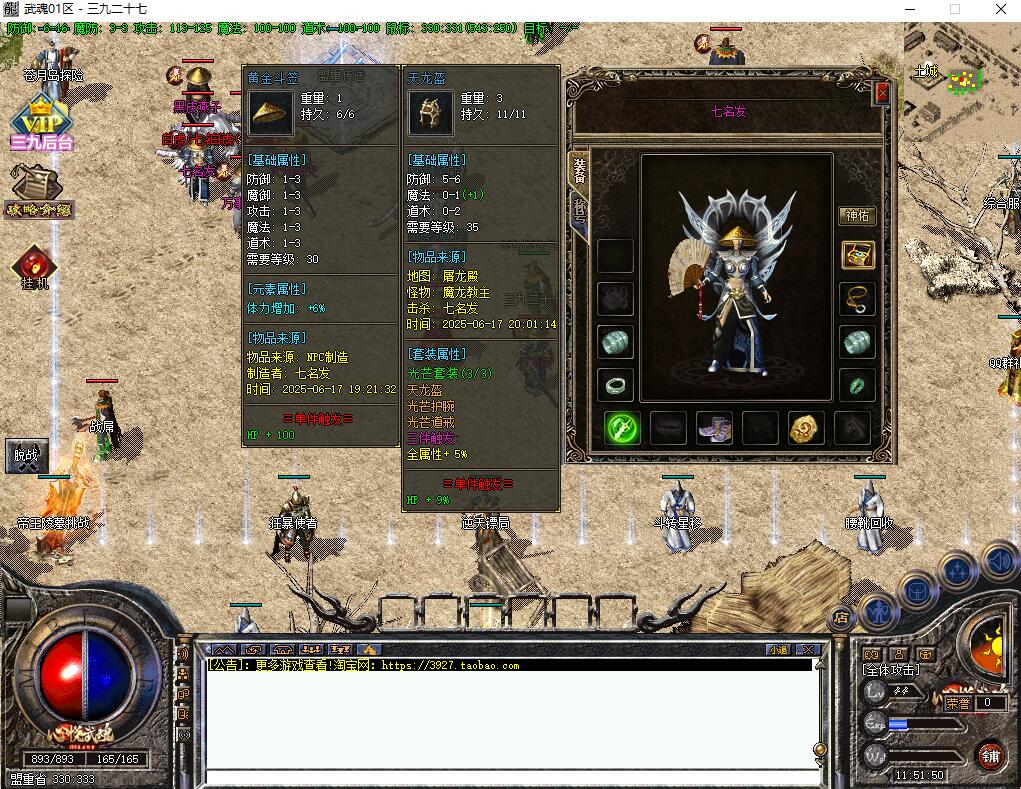The width and height of the screenshot is (1021, 789).
Task: Click the 神佑 button
Action: pos(857,215)
